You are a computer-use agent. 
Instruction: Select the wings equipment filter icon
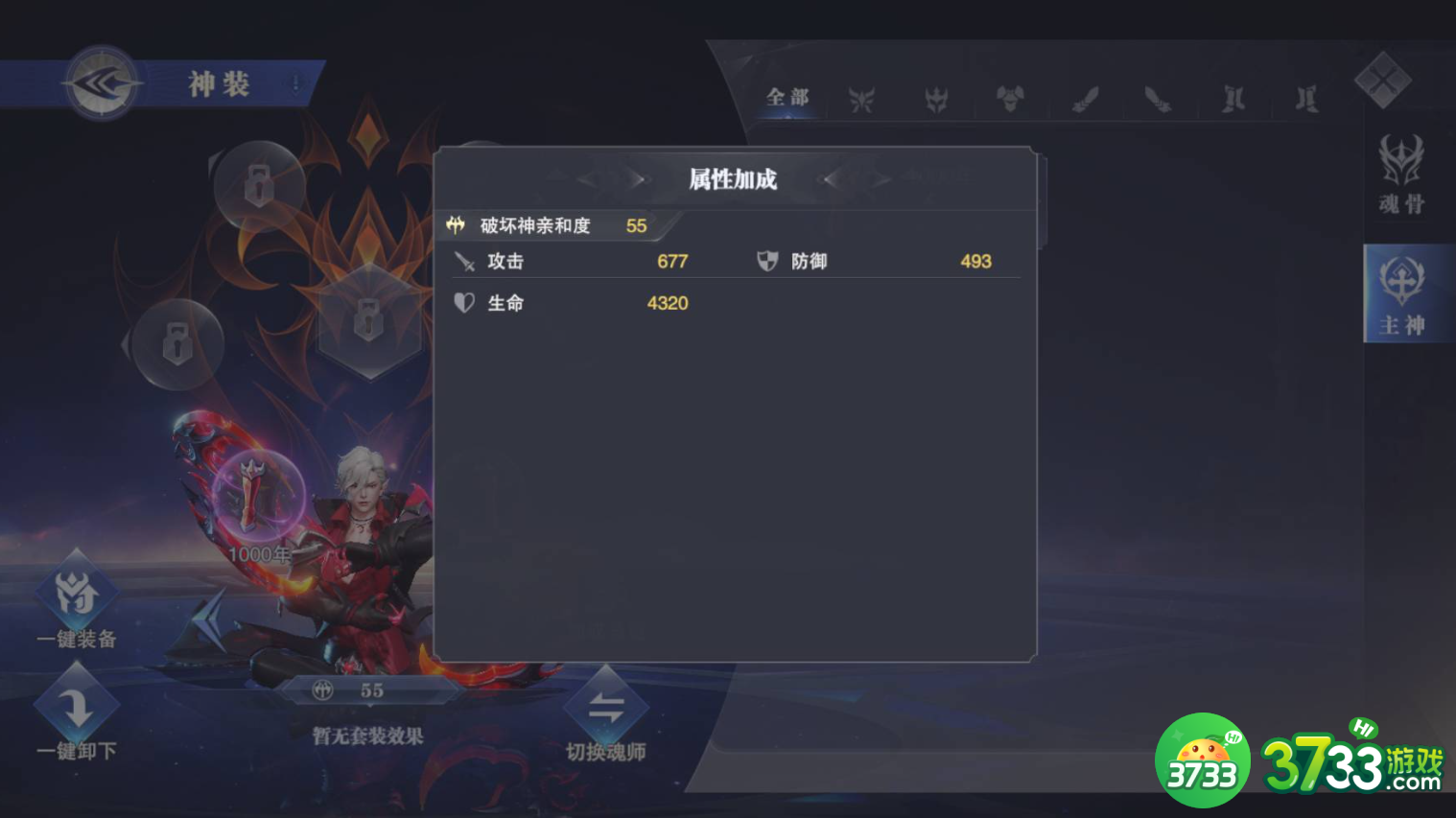861,99
